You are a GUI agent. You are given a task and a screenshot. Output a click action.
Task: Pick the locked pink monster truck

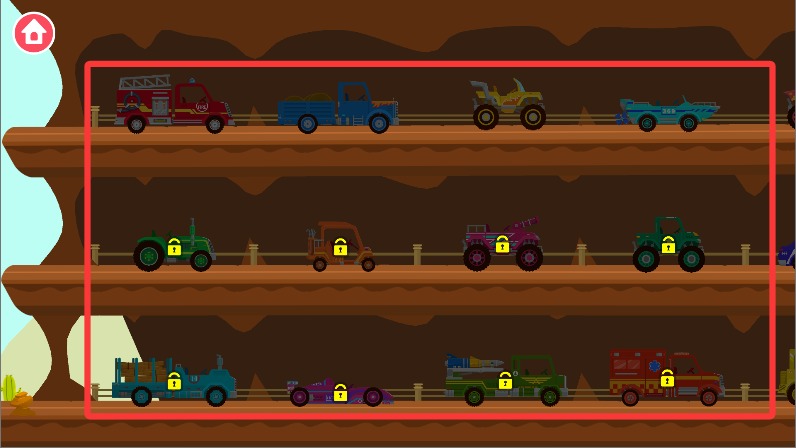[x=502, y=245]
